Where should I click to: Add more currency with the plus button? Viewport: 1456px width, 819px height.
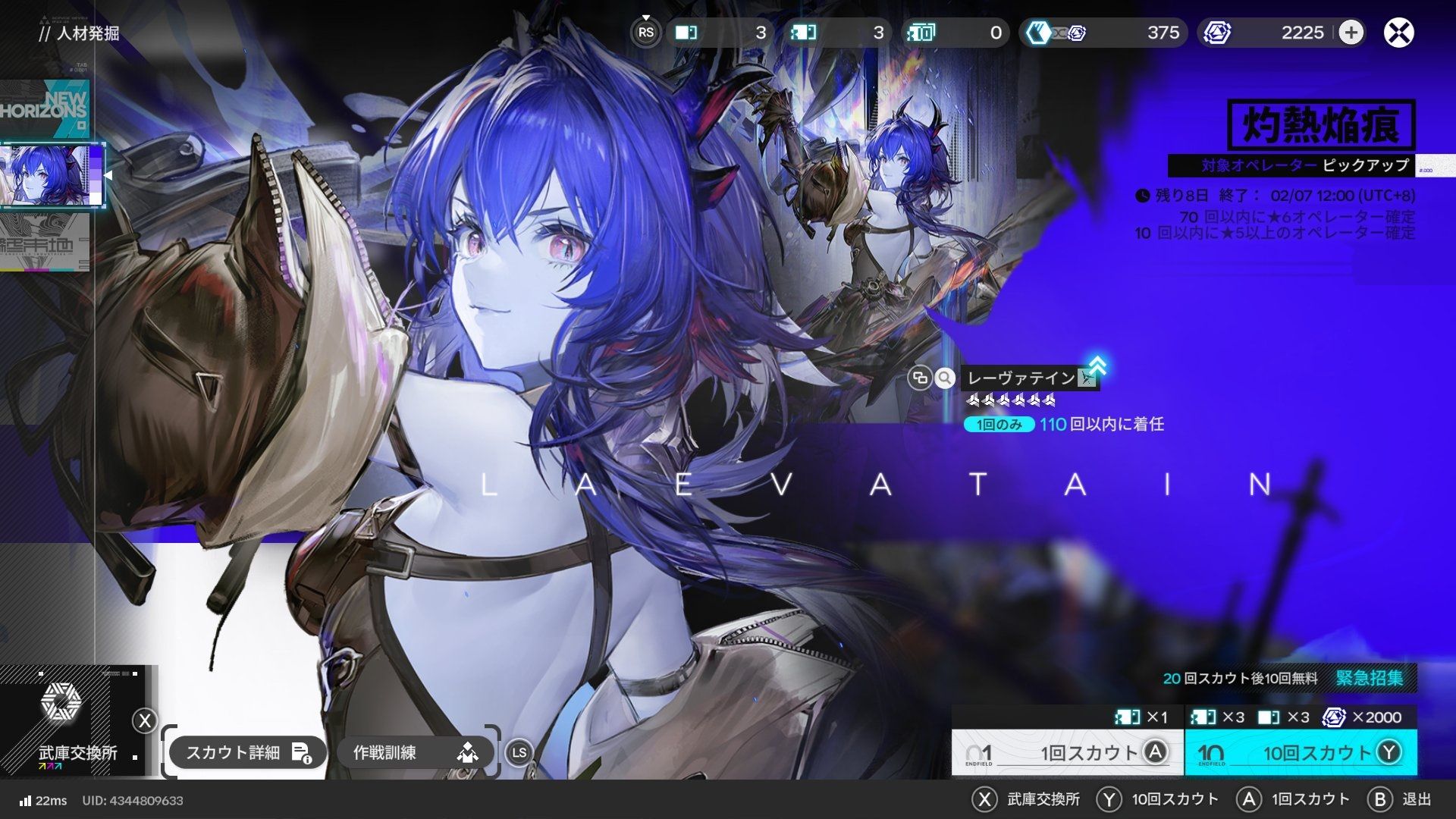pyautogui.click(x=1351, y=33)
